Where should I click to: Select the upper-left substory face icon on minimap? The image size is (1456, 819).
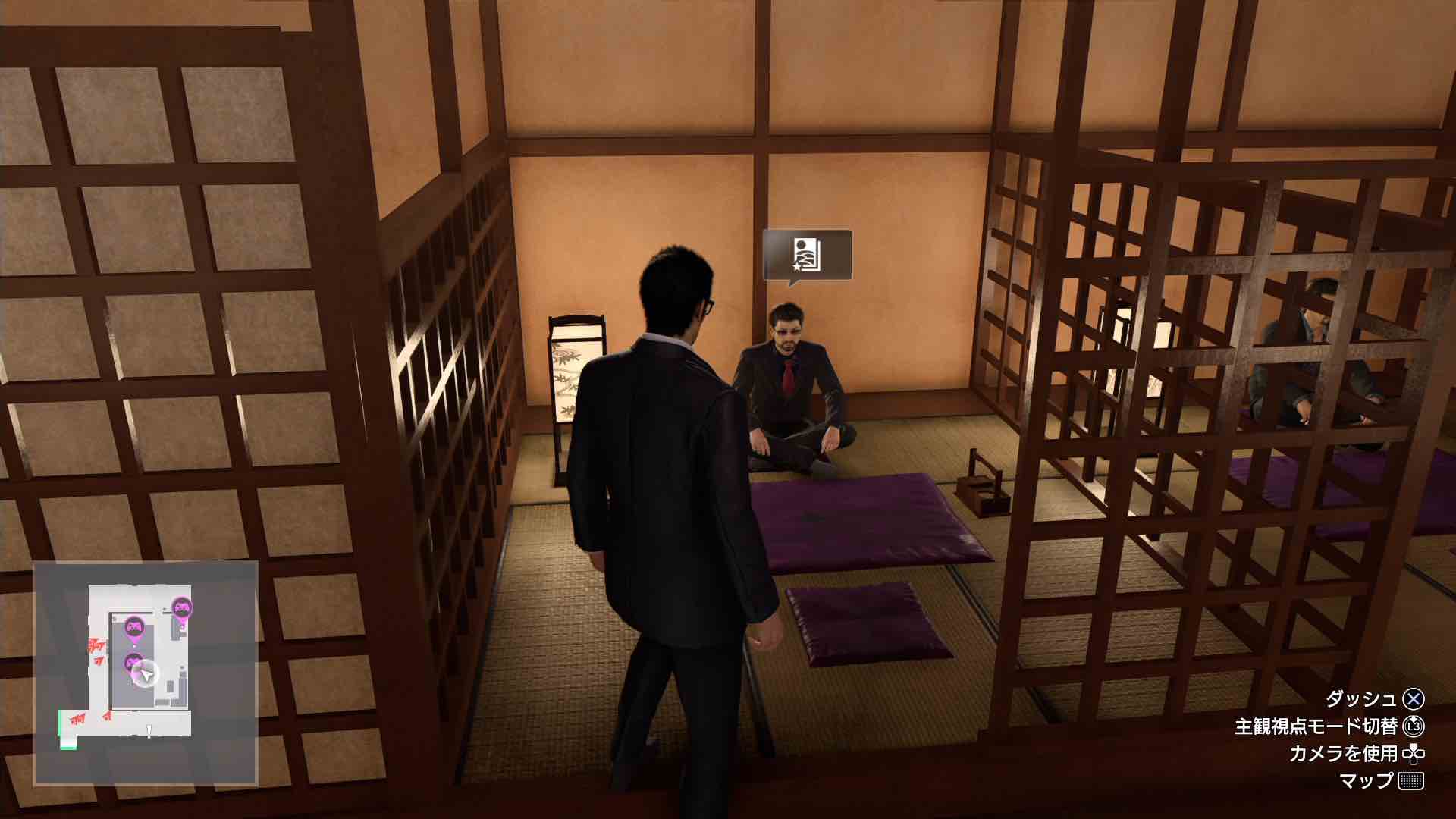click(133, 626)
